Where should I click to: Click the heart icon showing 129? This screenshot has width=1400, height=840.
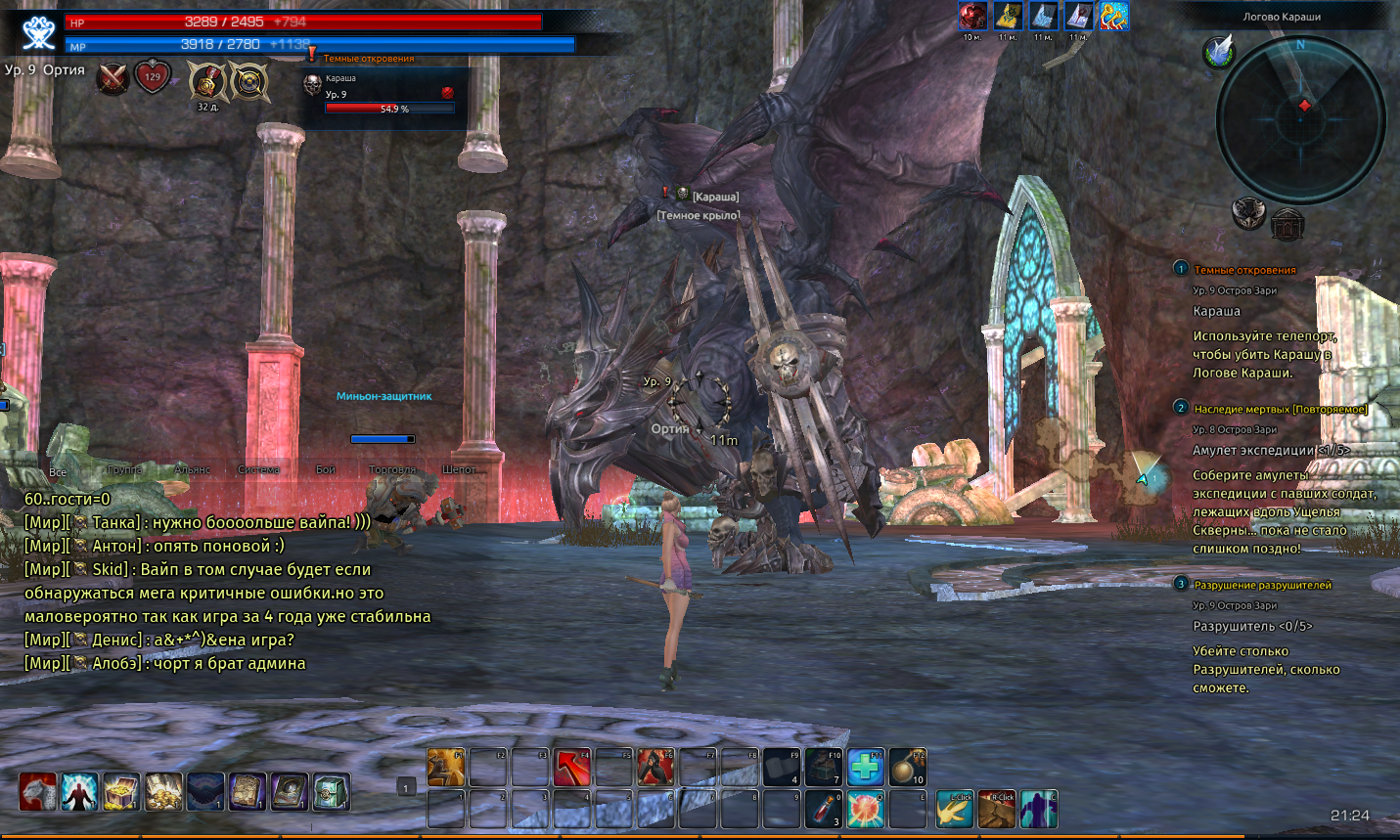pos(153,76)
